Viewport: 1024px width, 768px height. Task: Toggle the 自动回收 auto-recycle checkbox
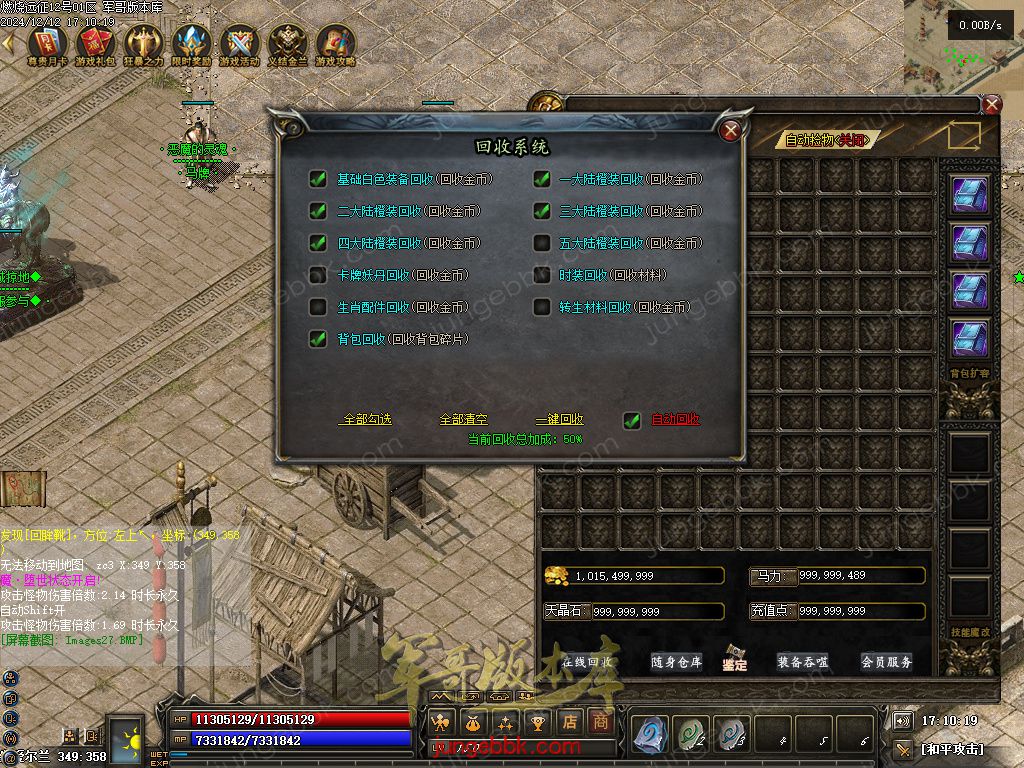pos(632,420)
